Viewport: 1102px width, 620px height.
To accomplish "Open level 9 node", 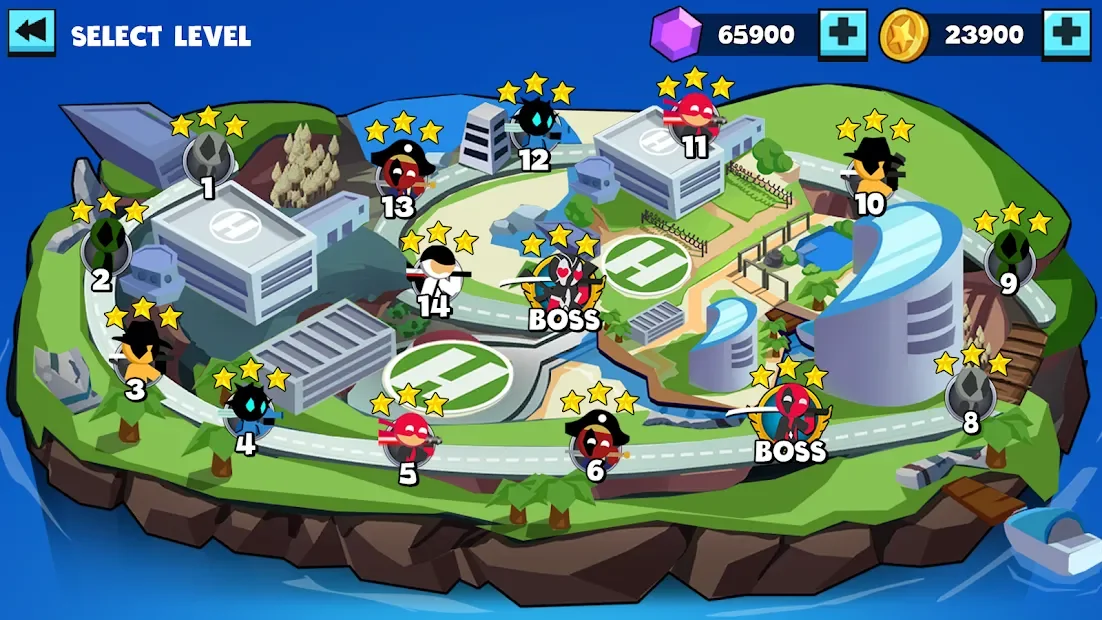I will (x=1010, y=254).
